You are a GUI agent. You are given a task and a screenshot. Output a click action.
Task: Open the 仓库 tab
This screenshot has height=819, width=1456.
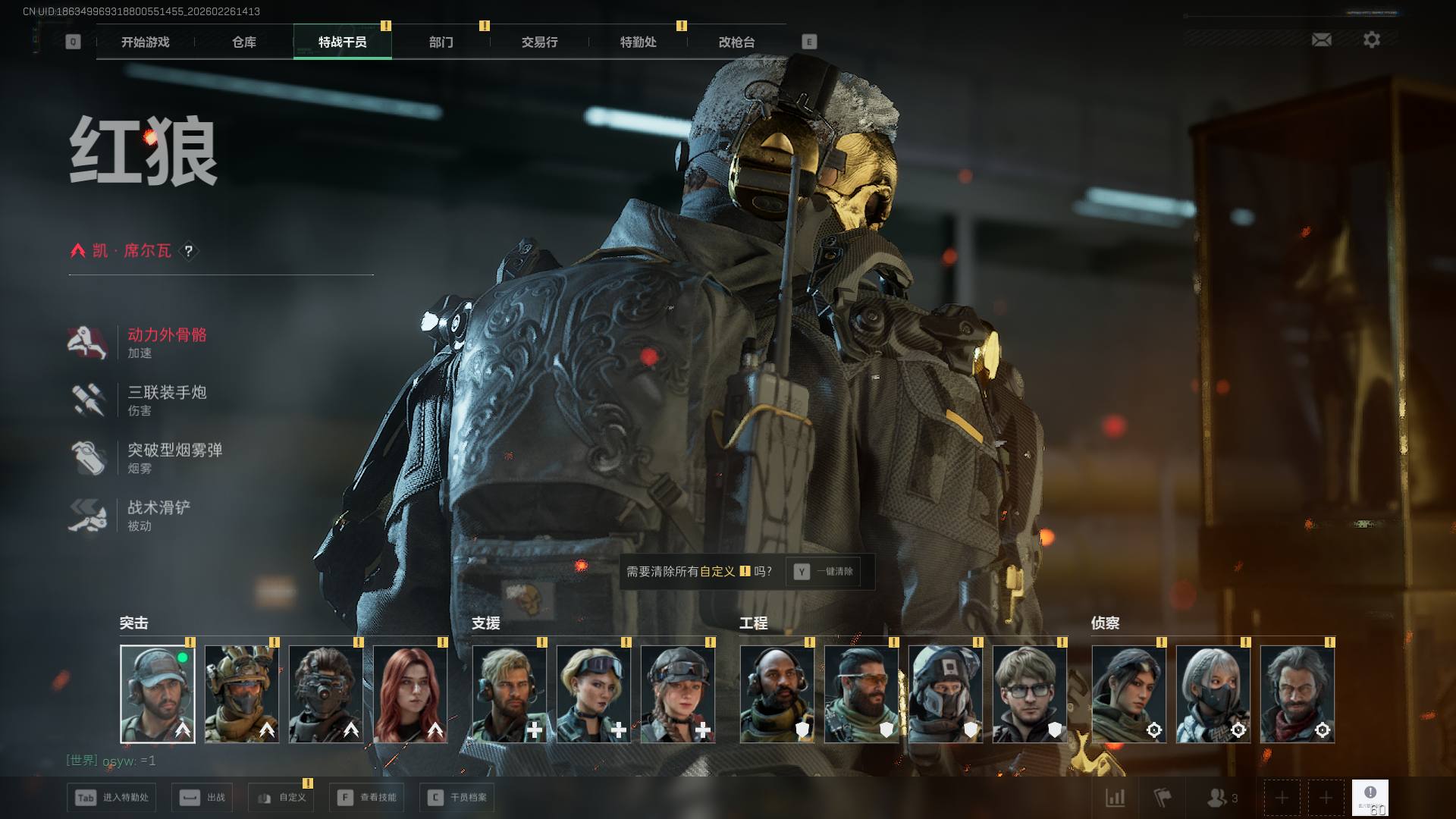point(243,42)
